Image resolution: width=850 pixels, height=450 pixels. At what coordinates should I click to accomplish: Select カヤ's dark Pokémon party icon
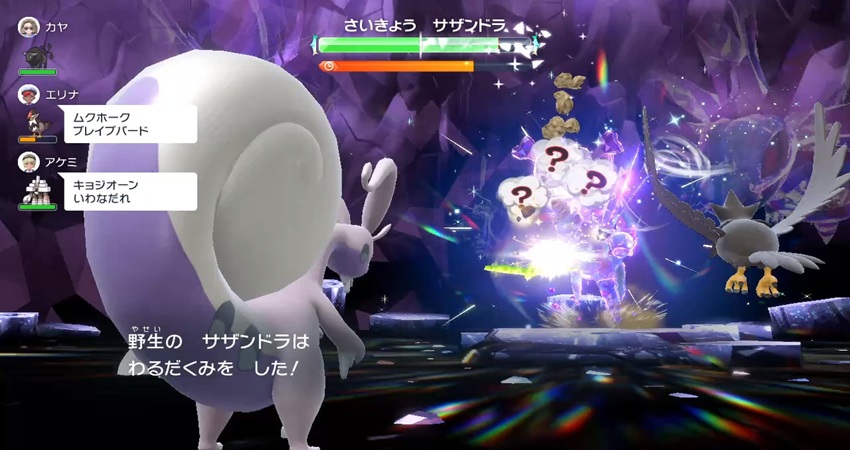pos(37,55)
